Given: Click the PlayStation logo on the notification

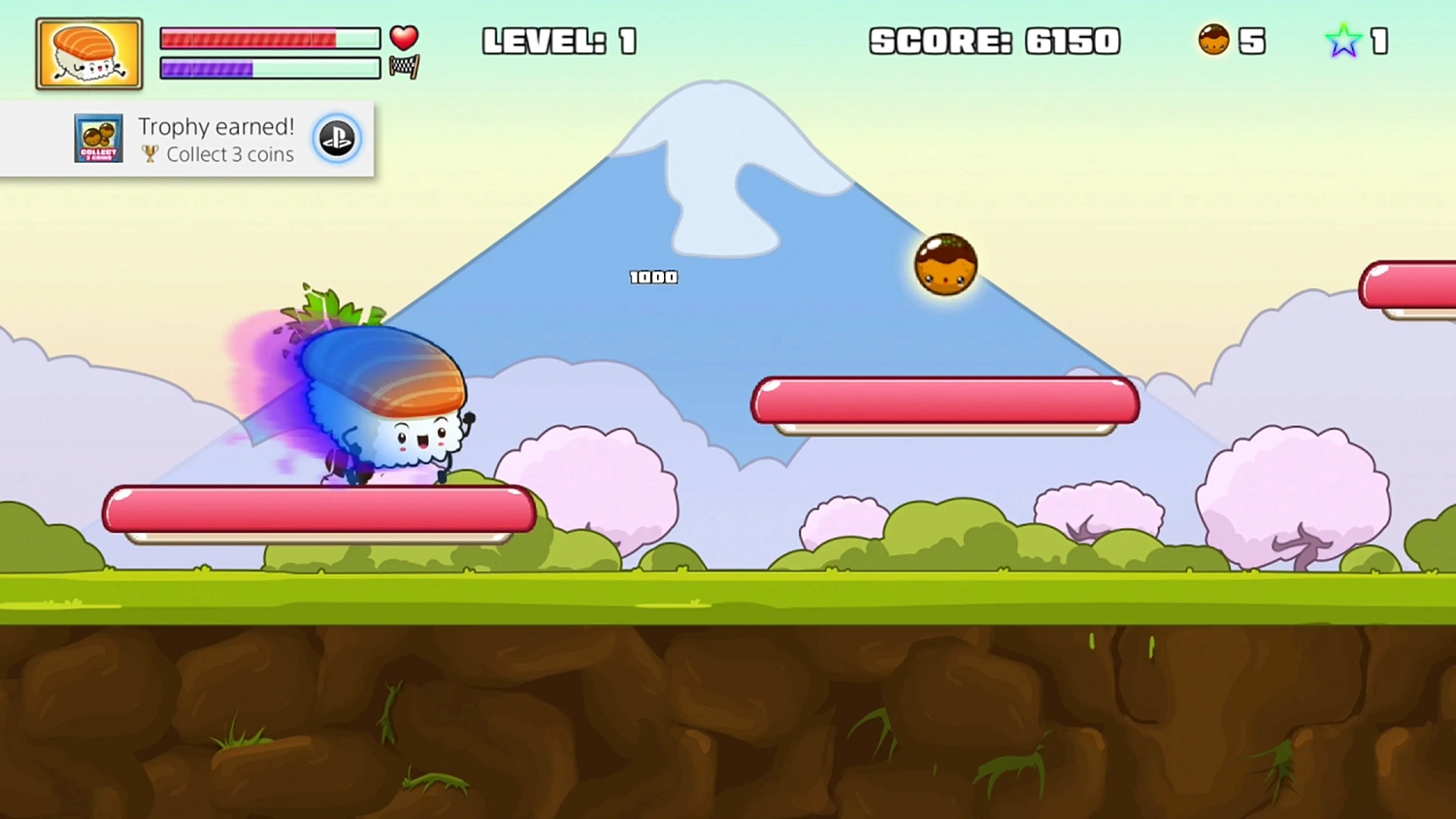Looking at the screenshot, I should [337, 139].
